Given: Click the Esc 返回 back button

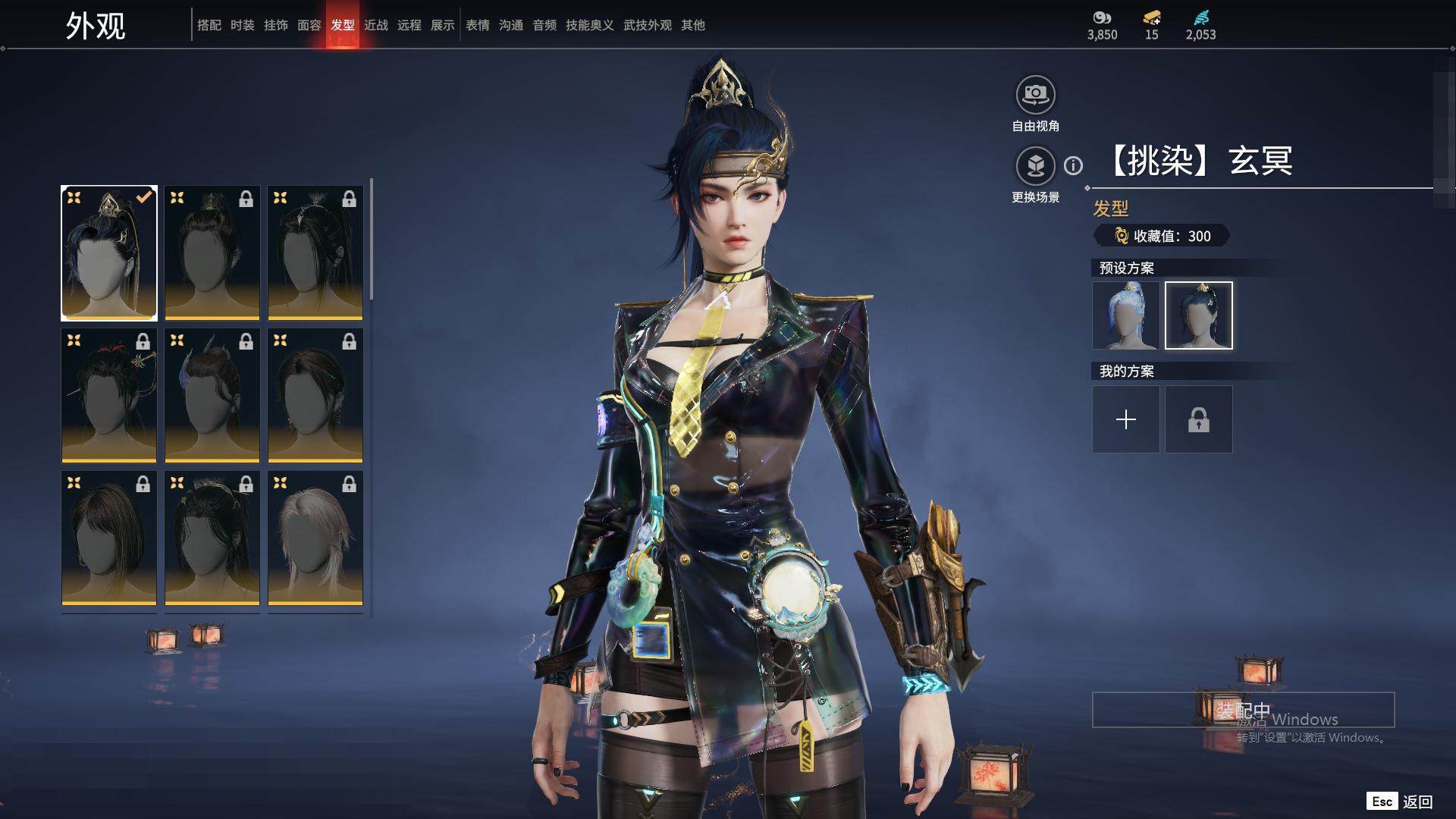Looking at the screenshot, I should coord(1400,802).
